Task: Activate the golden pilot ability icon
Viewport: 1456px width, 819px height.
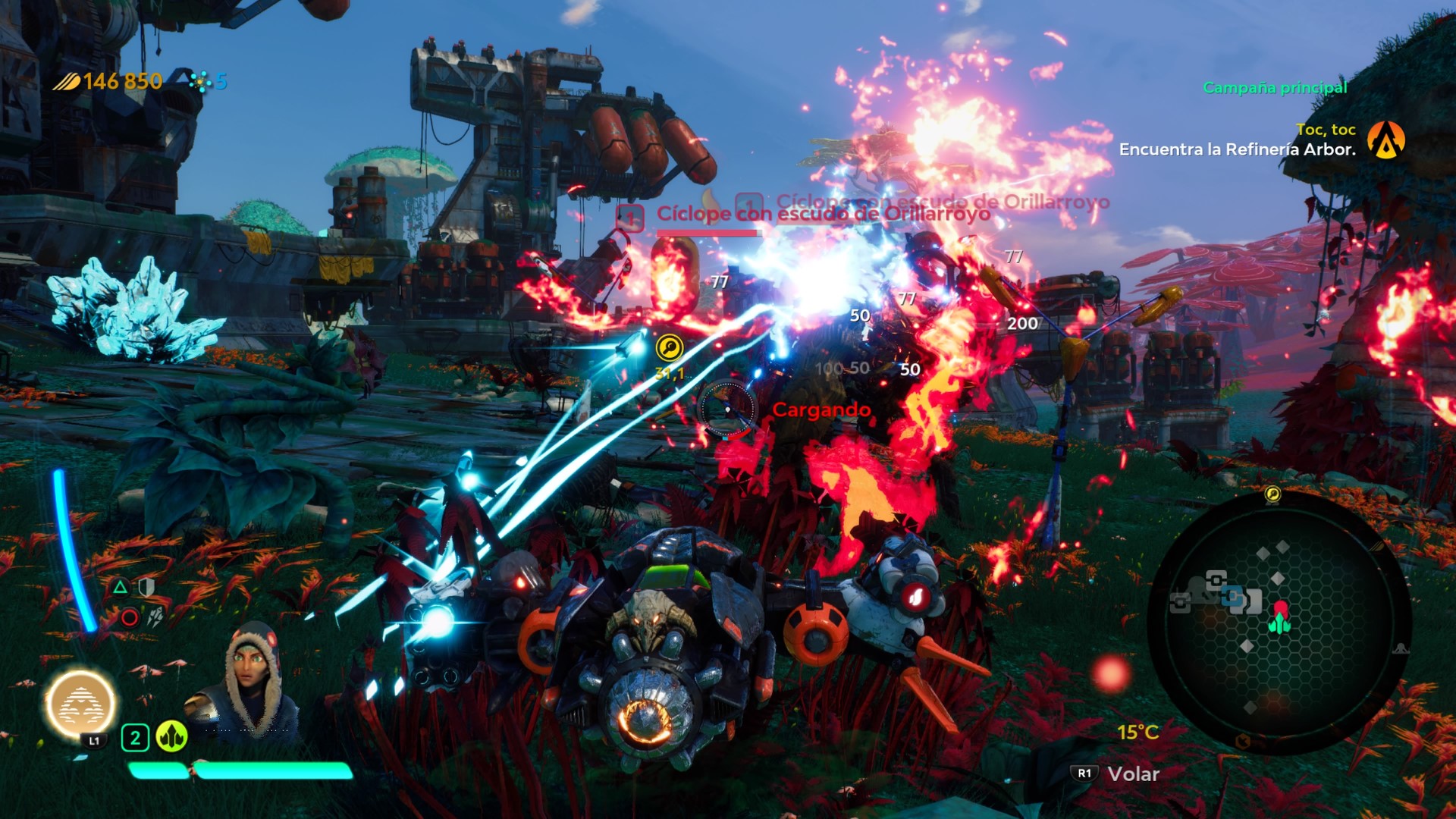Action: 80,704
